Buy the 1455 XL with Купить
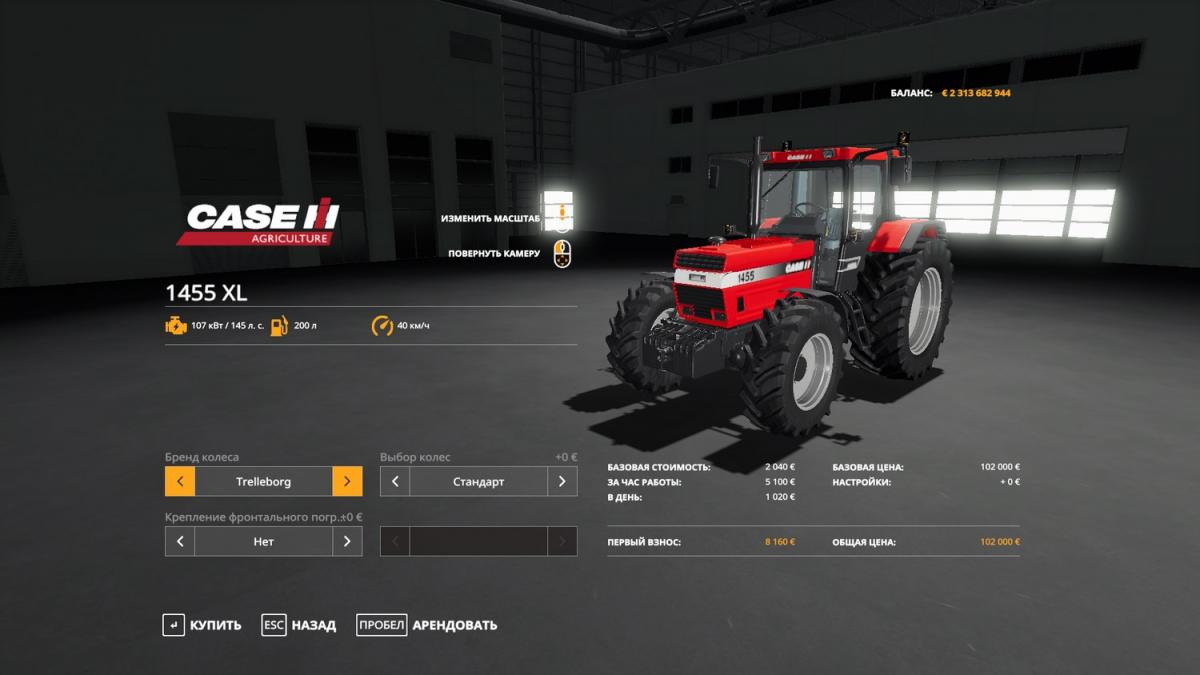The image size is (1200, 675). click(x=203, y=625)
